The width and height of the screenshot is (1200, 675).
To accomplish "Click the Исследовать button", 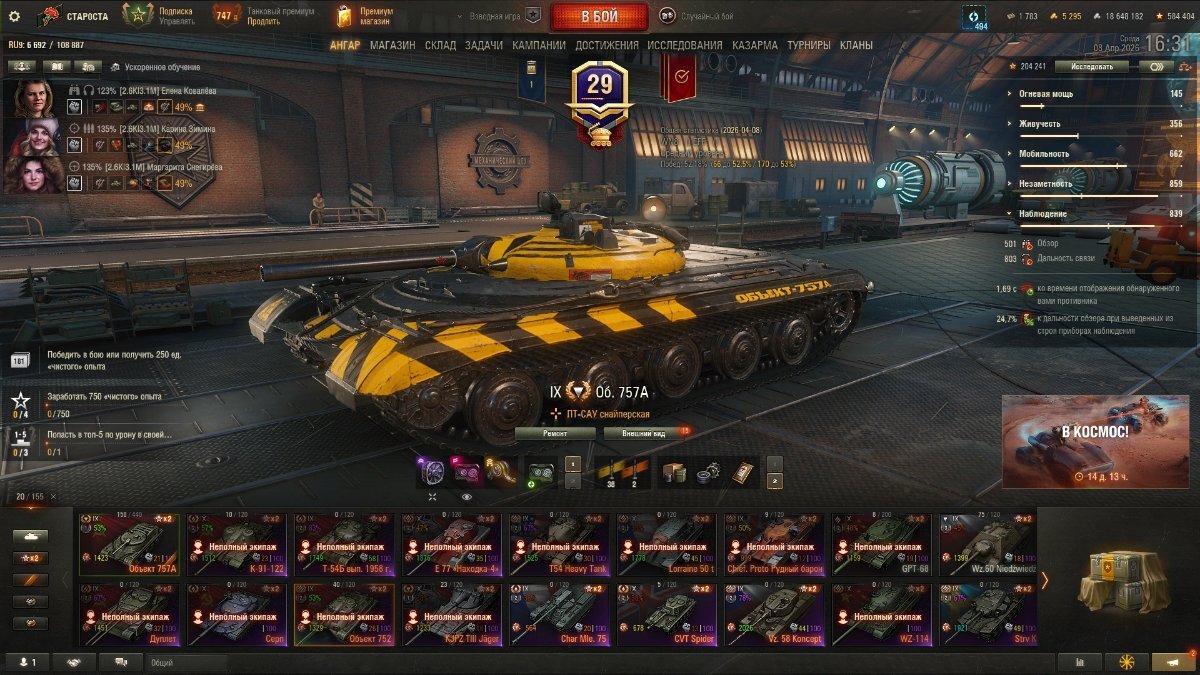I will coord(1091,66).
